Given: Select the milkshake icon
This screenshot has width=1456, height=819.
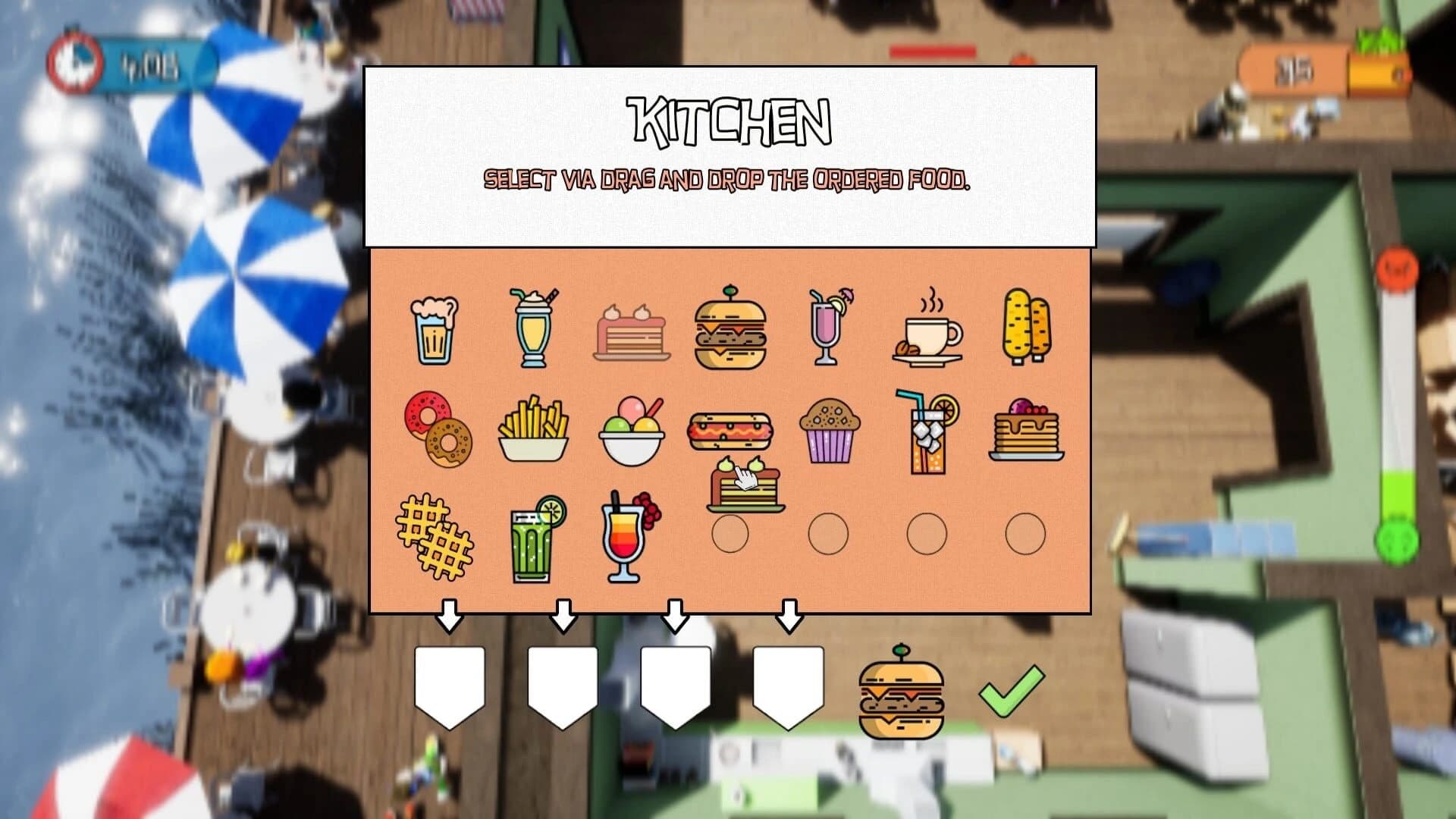Looking at the screenshot, I should 535,326.
